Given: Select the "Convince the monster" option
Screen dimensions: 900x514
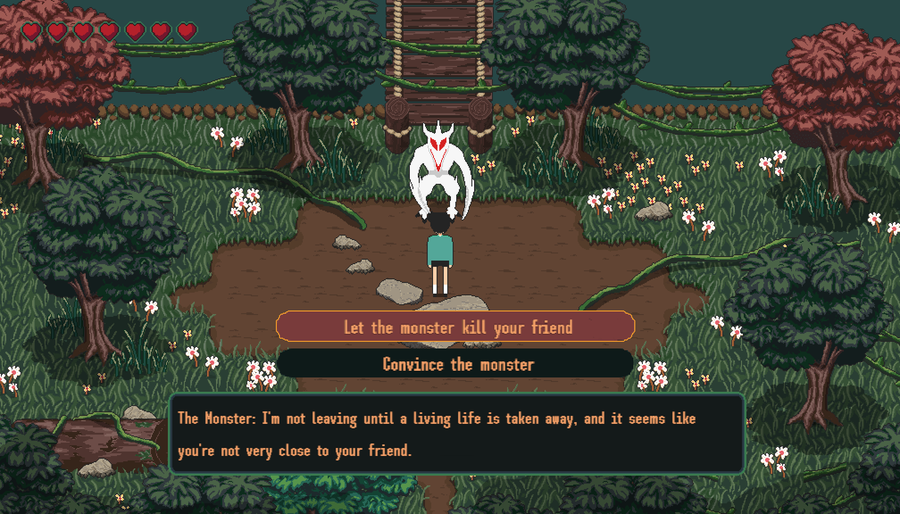Looking at the screenshot, I should click(456, 364).
